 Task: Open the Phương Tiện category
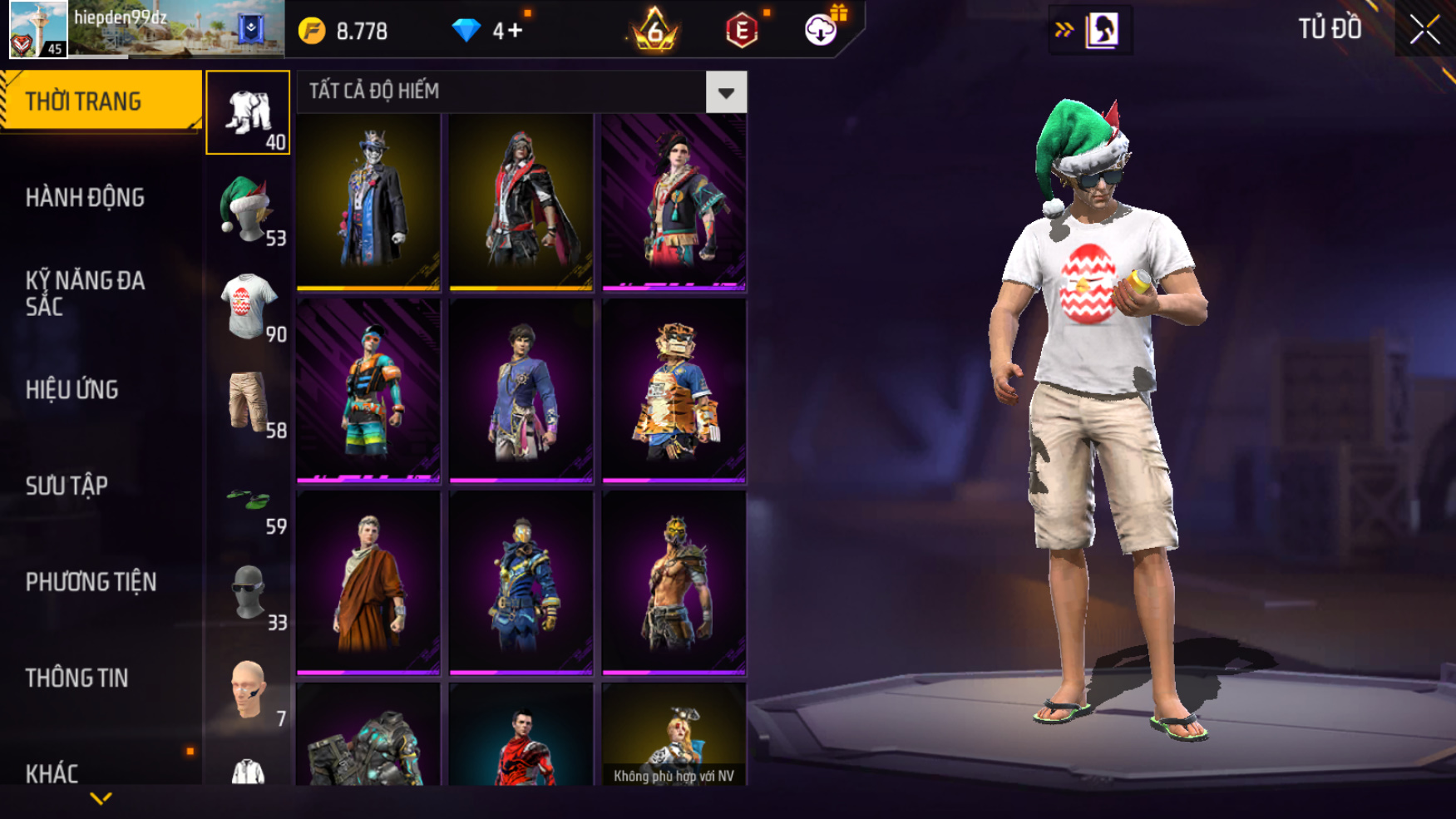tap(91, 582)
